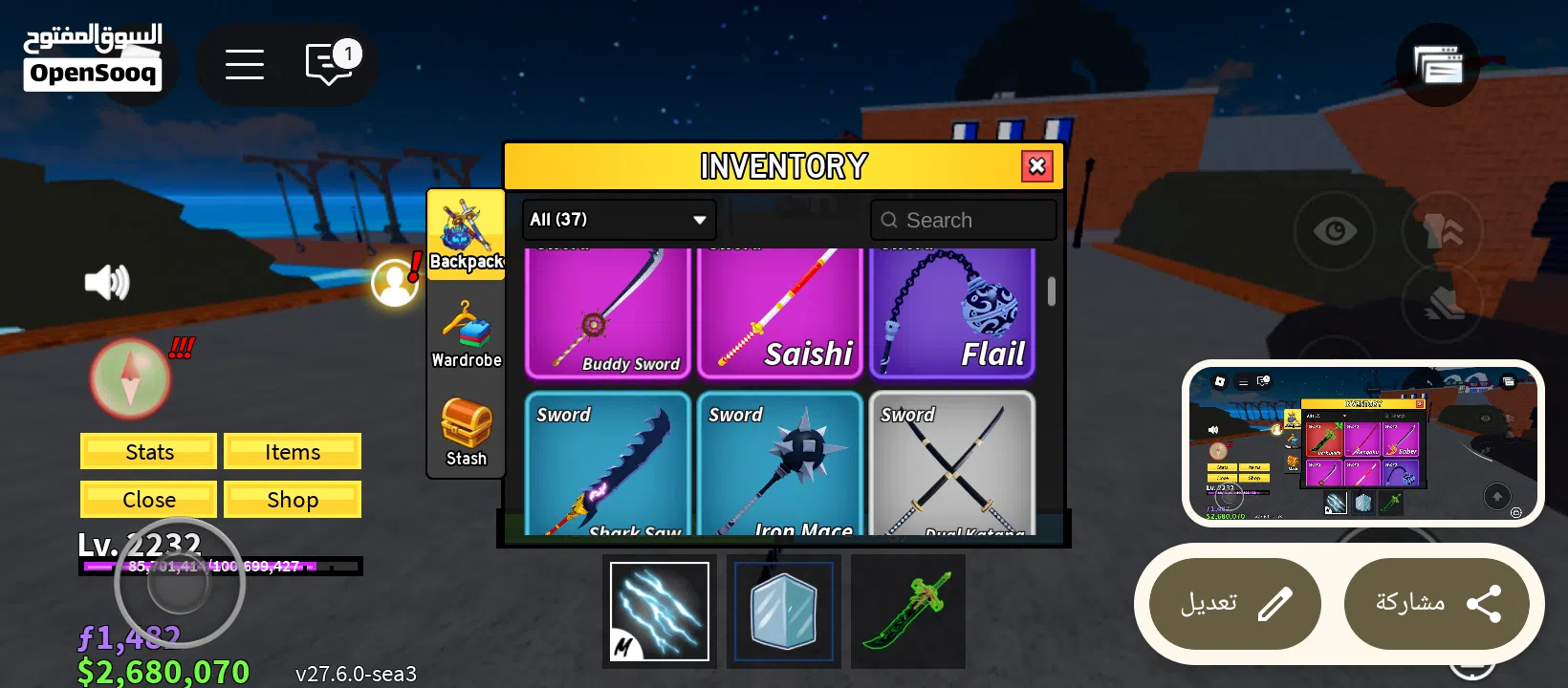Choose the Saishi sword slot

click(780, 312)
